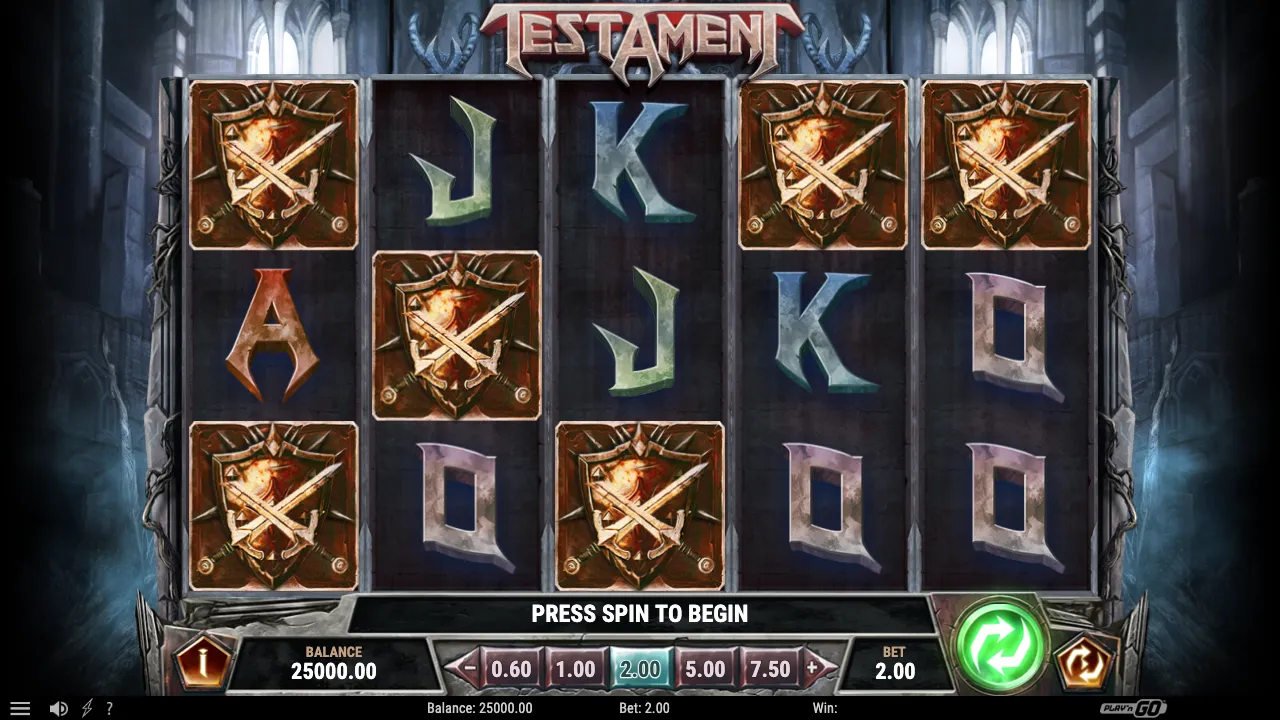Open the game information paytable
This screenshot has height=720, width=1280.
[200, 661]
